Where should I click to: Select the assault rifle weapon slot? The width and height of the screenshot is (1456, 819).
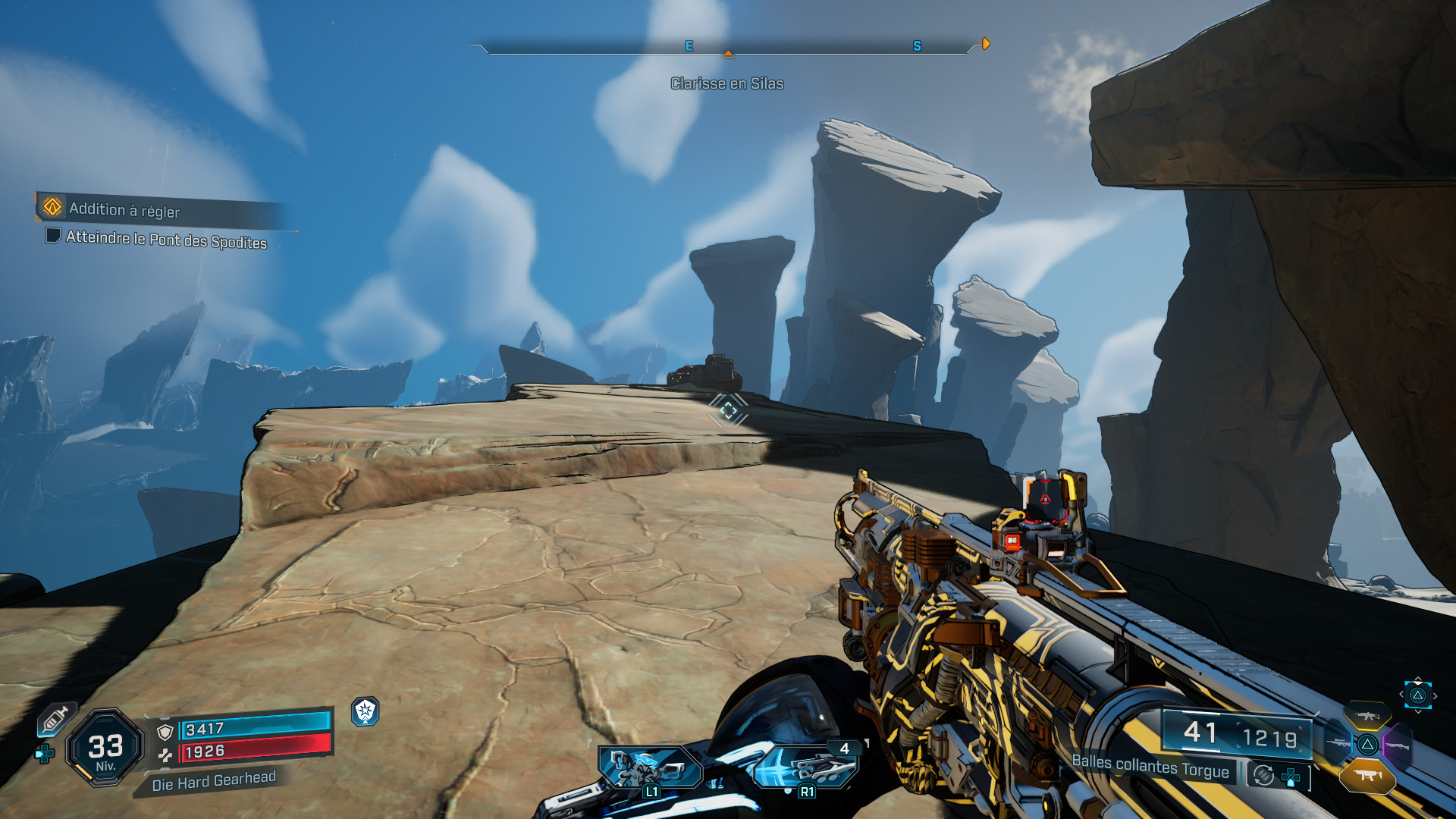tap(1367, 714)
